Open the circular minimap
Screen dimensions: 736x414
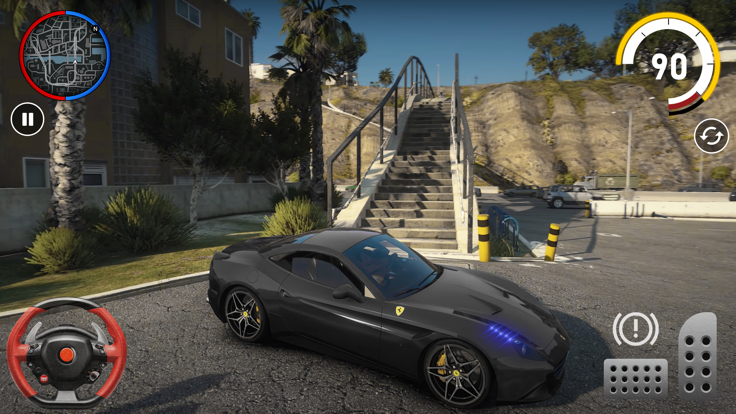pyautogui.click(x=65, y=55)
